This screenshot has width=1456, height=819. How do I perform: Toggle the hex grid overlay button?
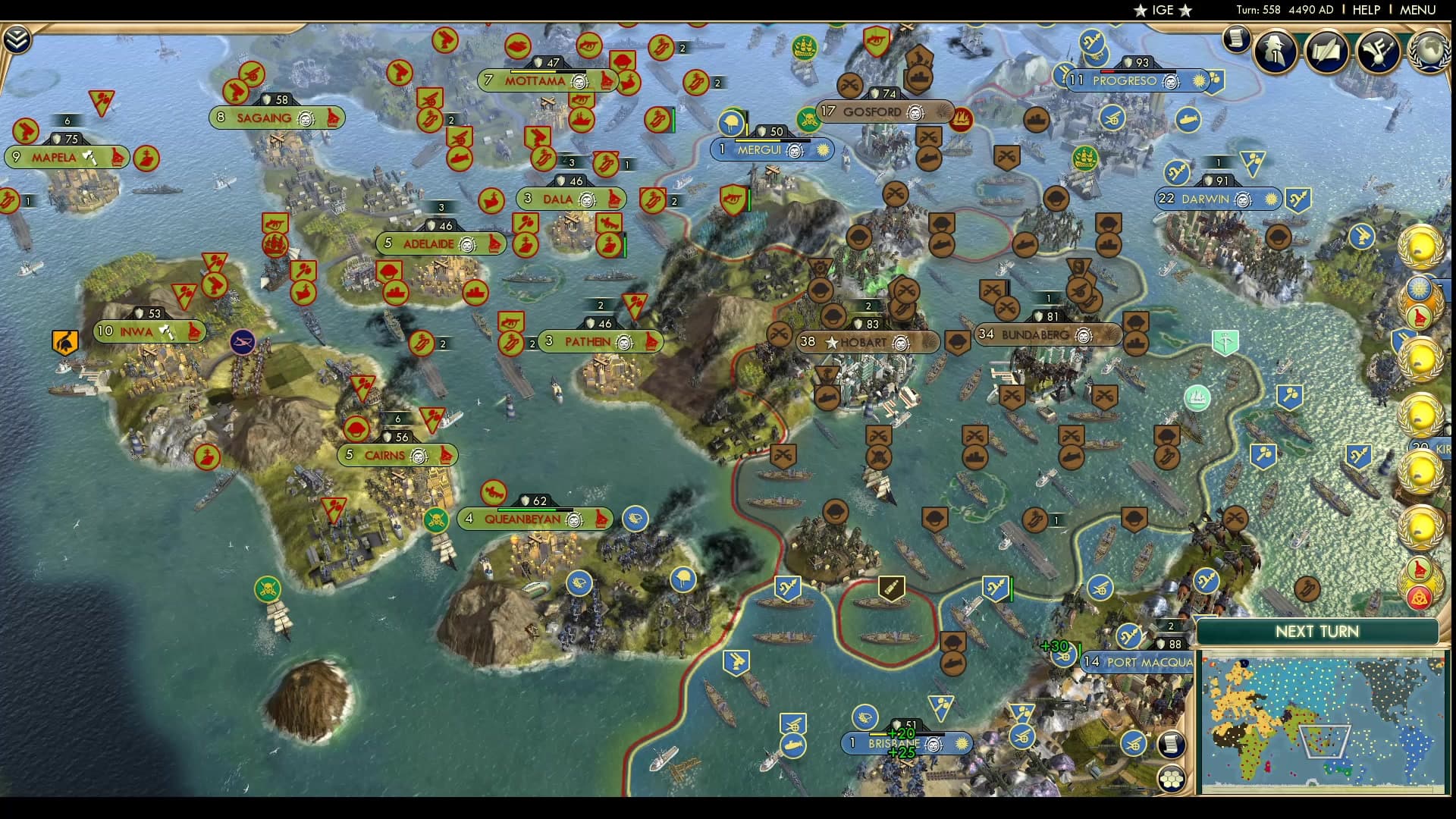[x=1173, y=777]
